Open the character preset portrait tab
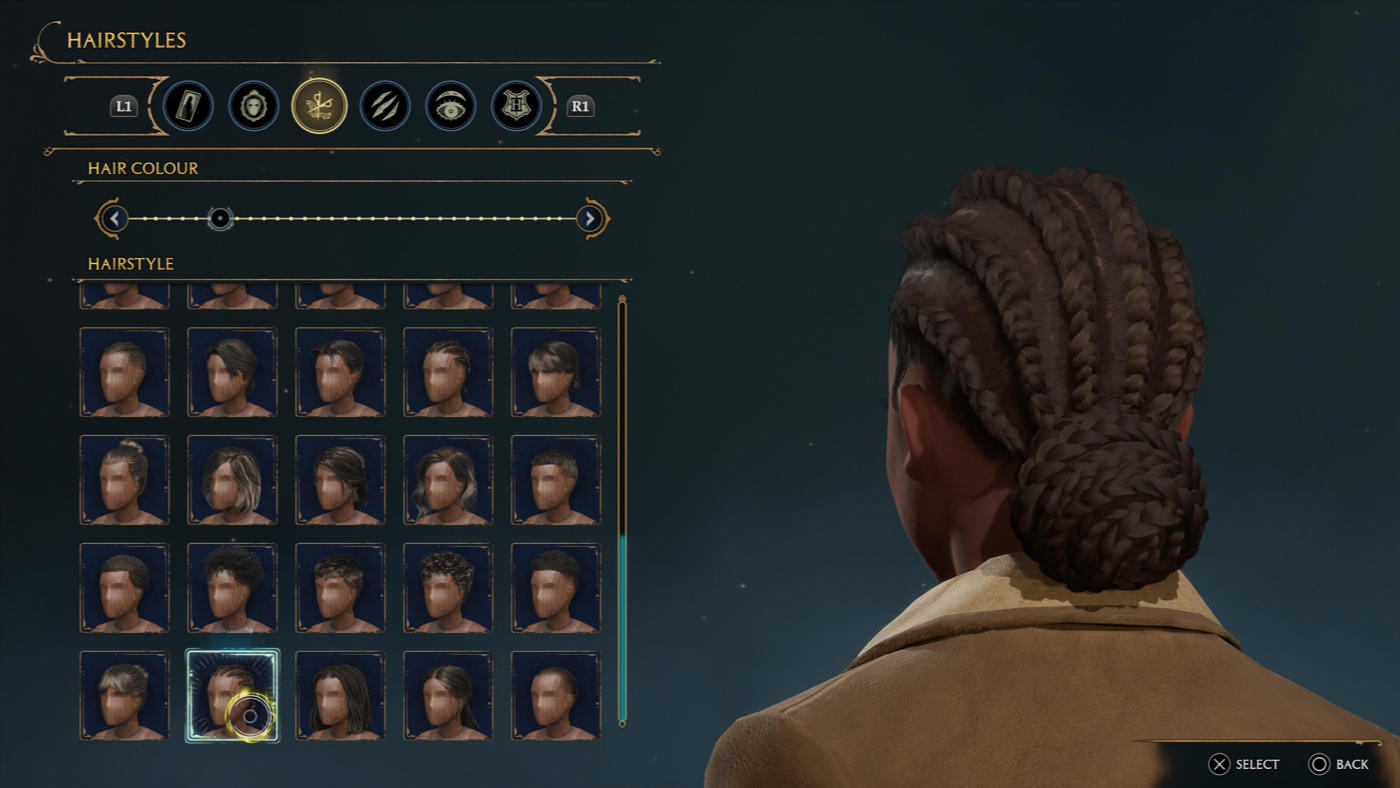The width and height of the screenshot is (1400, 788). 188,105
